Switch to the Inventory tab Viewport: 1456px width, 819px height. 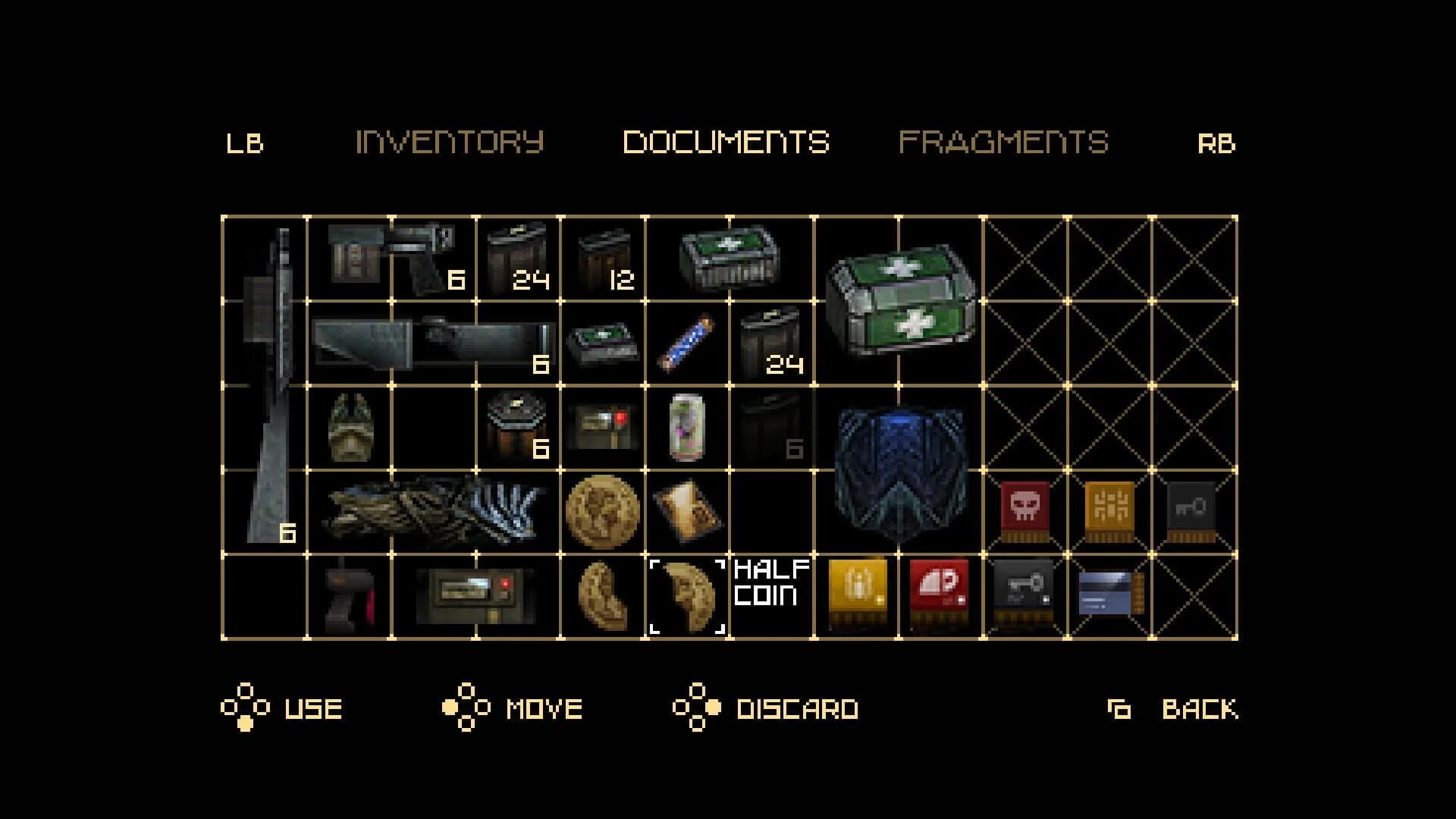click(451, 140)
